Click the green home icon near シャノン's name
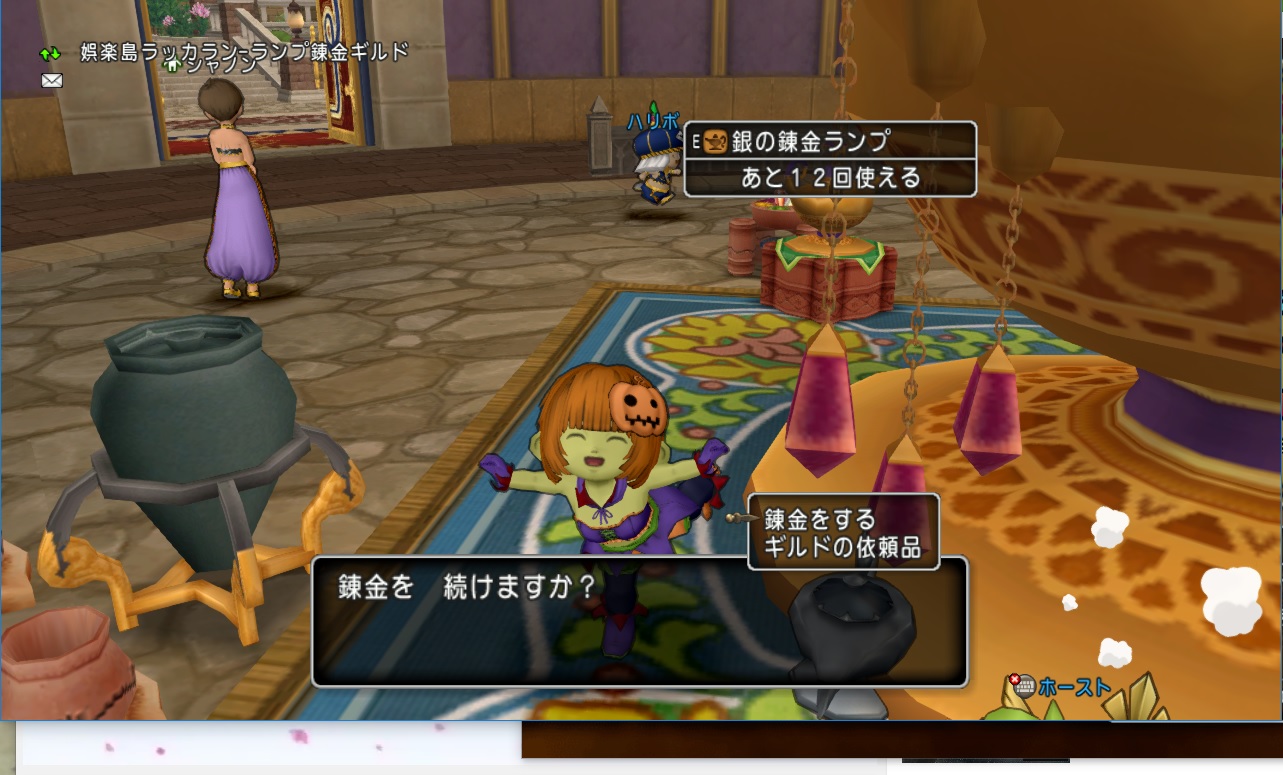Viewport: 1283px width, 775px height. 171,65
